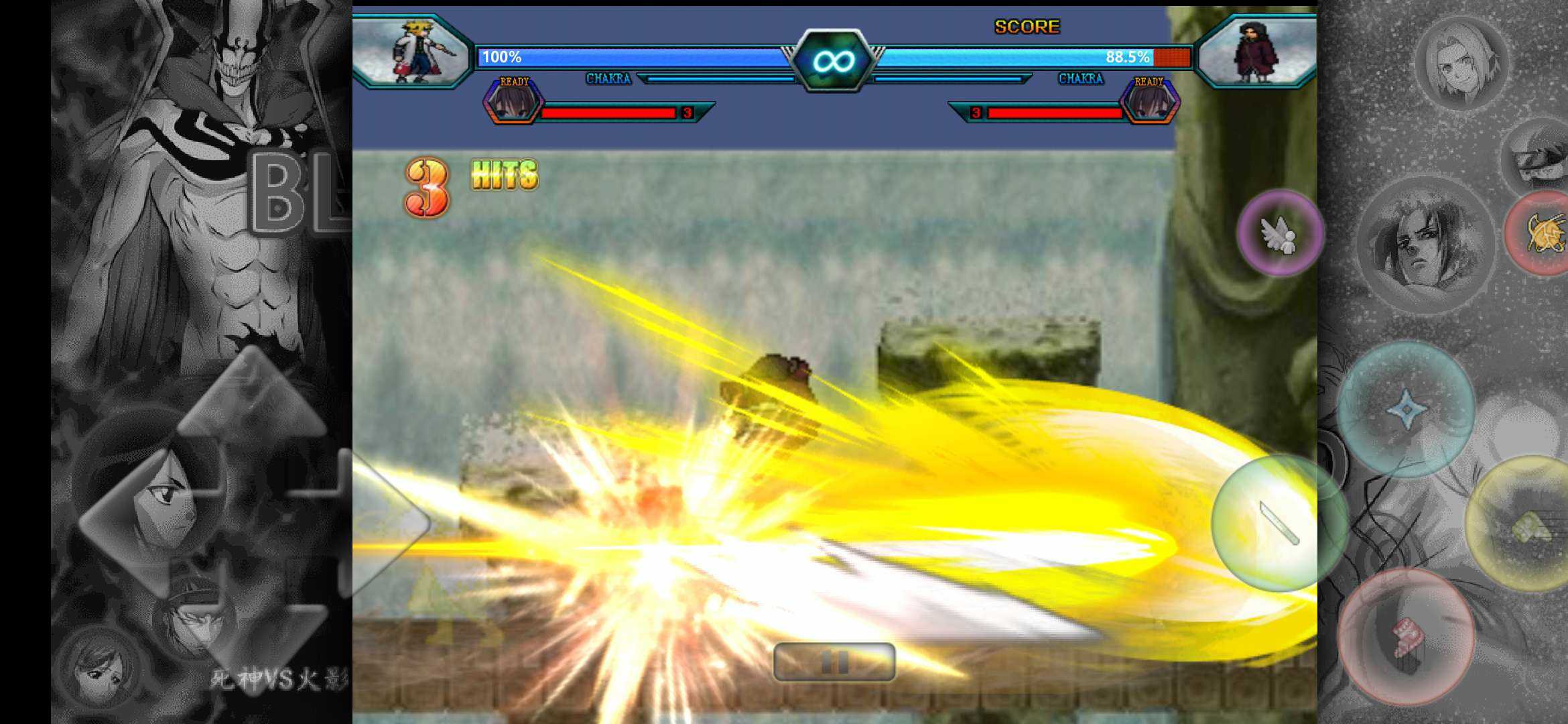Screen dimensions: 1568x724
Task: Tap the pause button at bottom center
Action: pos(836,661)
